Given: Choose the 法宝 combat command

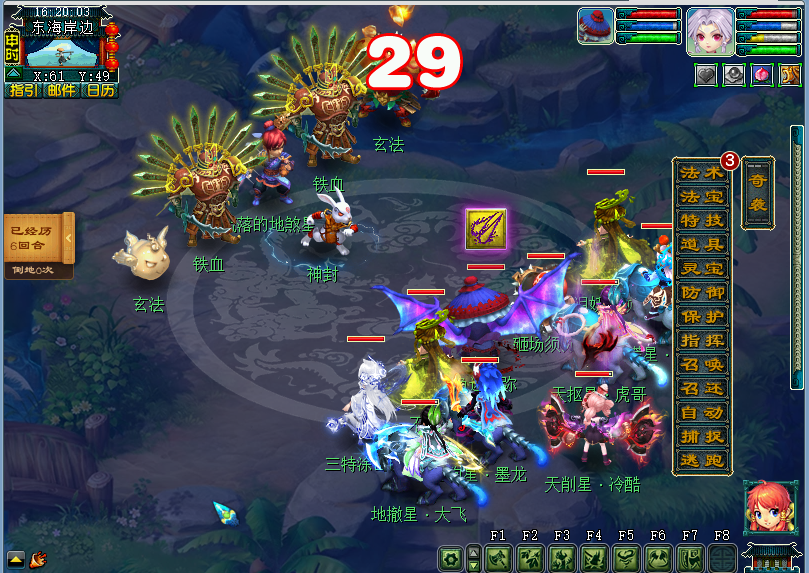Looking at the screenshot, I should pyautogui.click(x=701, y=196).
